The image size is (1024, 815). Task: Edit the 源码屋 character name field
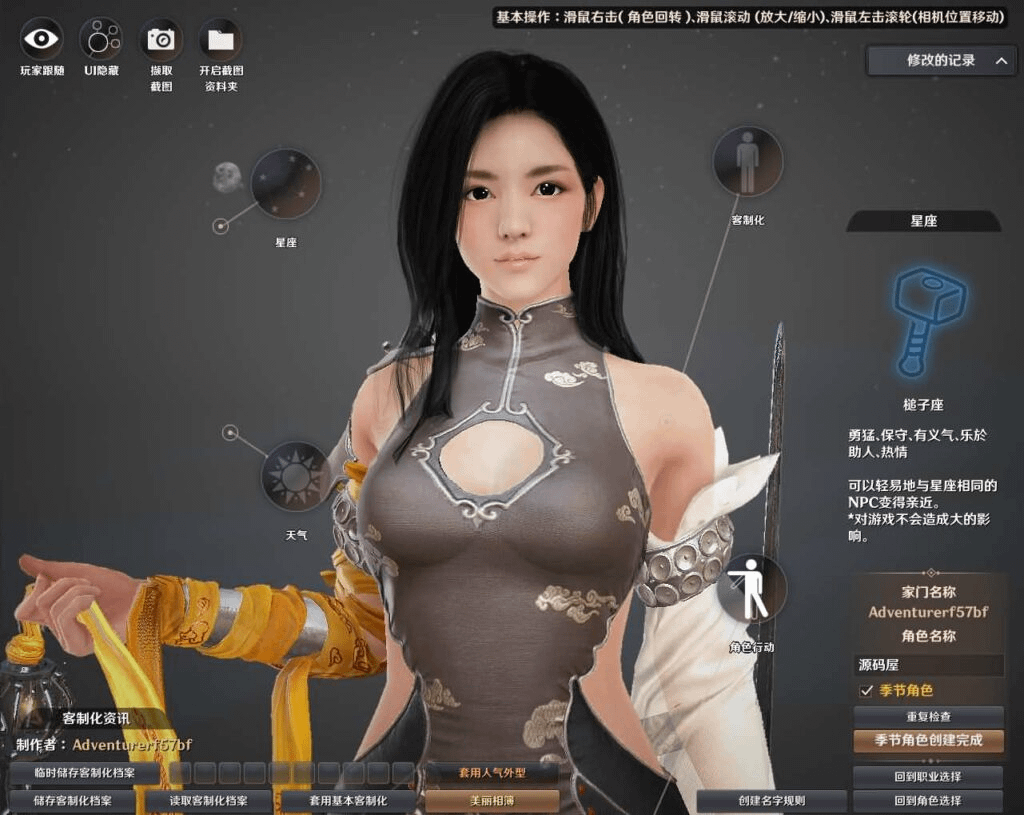click(929, 665)
